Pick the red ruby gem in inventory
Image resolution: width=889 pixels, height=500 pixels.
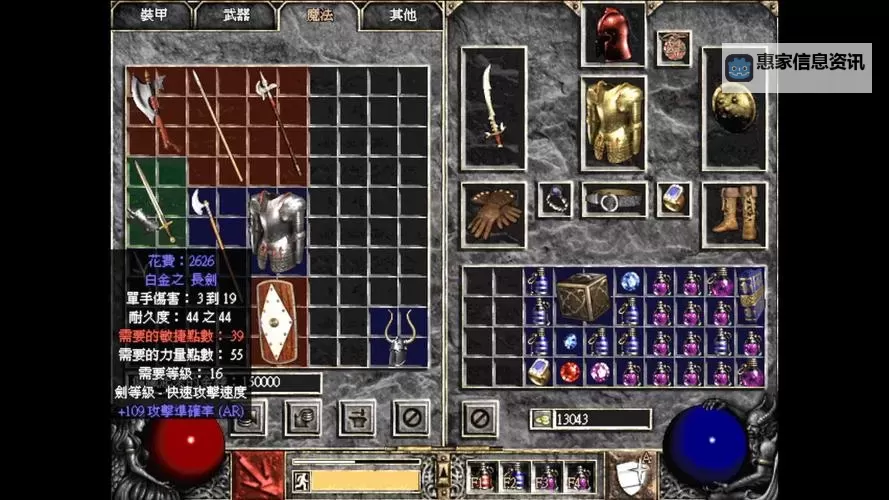[x=570, y=372]
